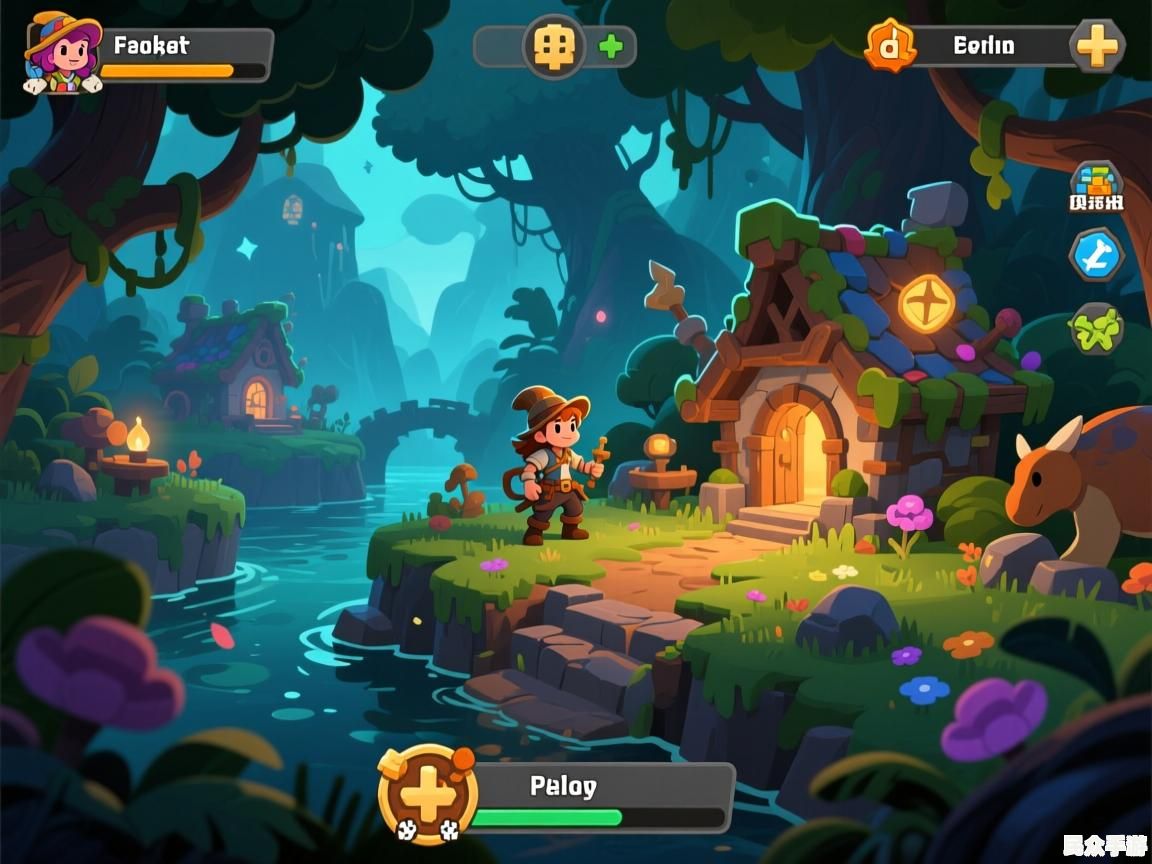This screenshot has height=864, width=1152.
Task: Open the colorful blocks inventory icon
Action: coord(1097,185)
